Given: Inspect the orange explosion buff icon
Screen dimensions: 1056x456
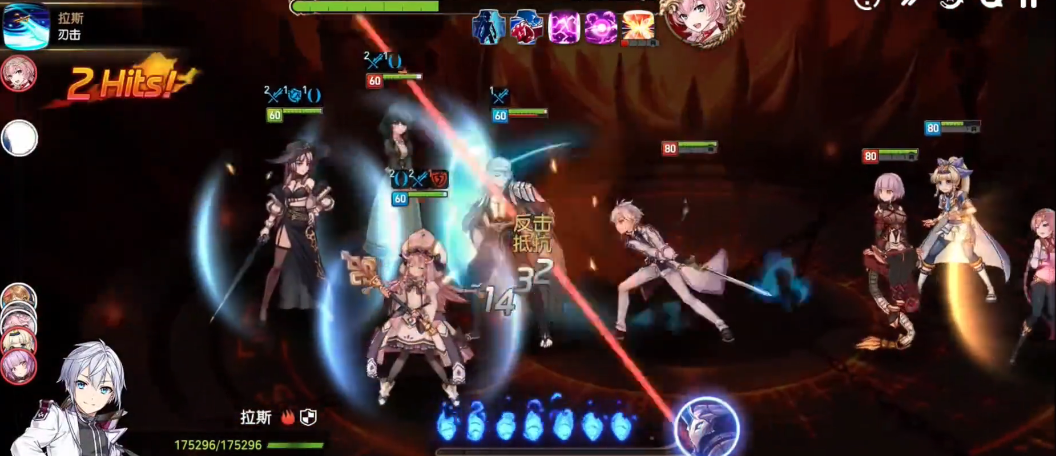Looking at the screenshot, I should pos(637,26).
